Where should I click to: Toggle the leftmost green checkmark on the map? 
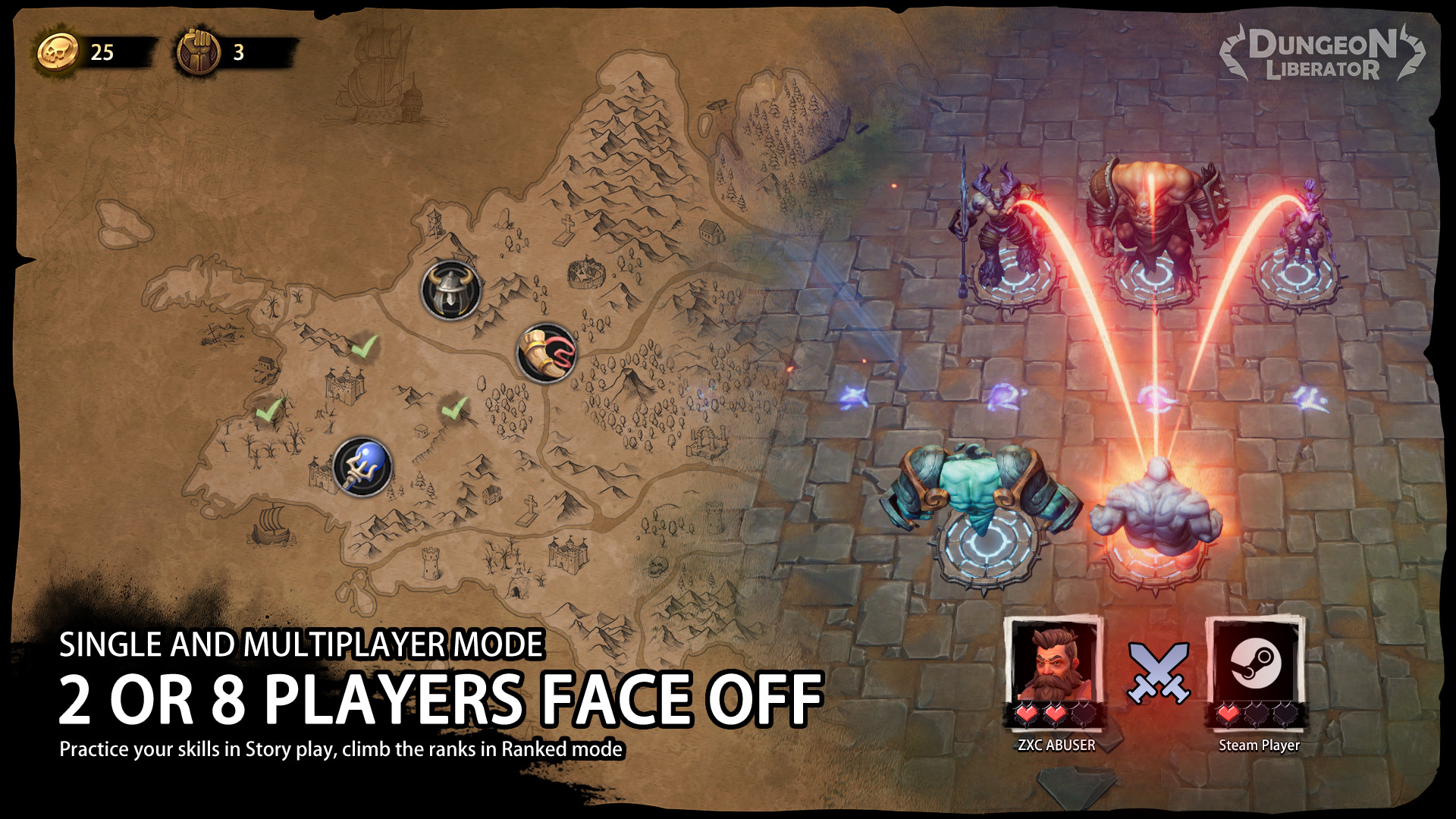pyautogui.click(x=269, y=412)
